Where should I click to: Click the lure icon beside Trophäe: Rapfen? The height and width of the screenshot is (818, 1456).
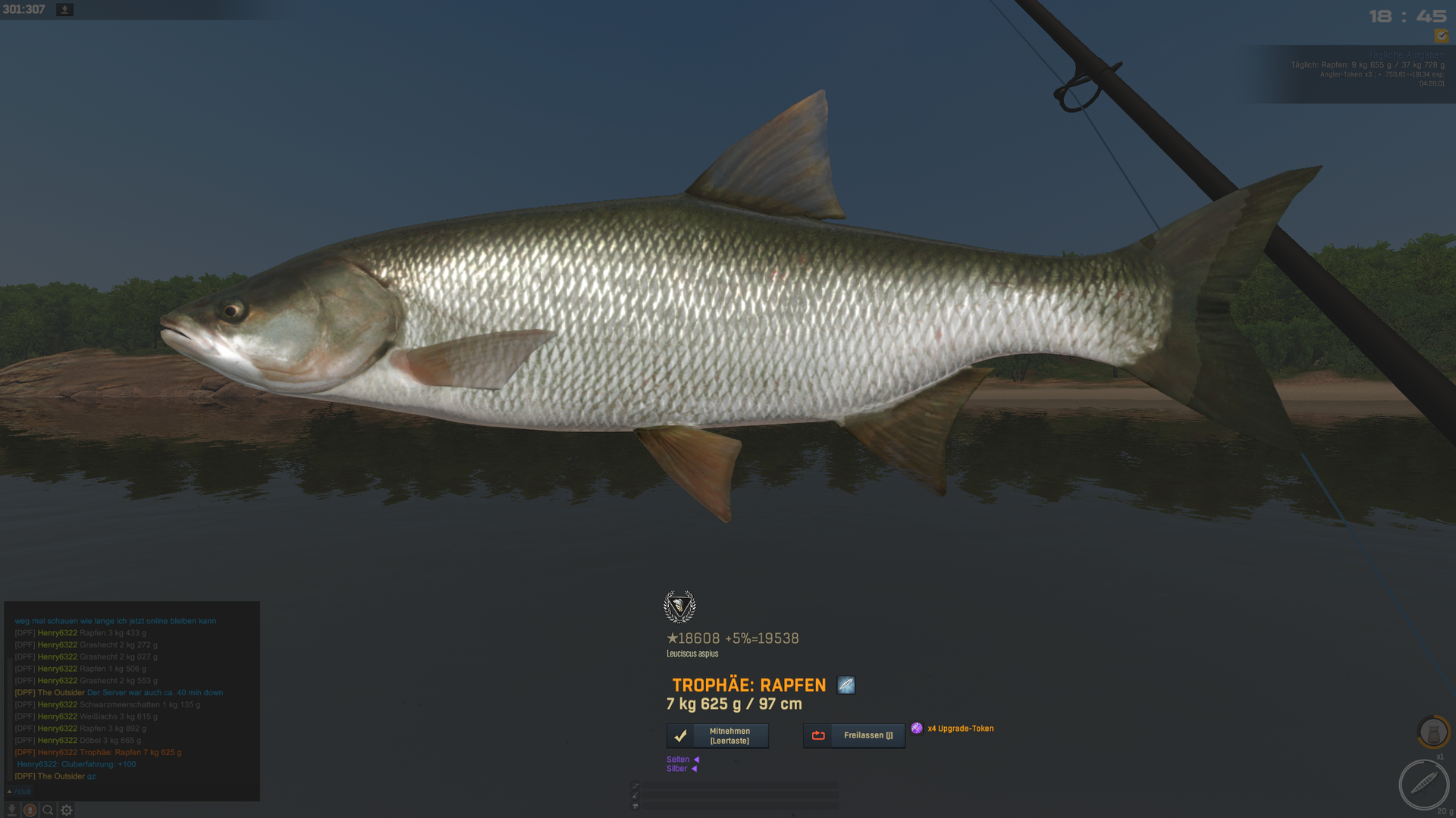click(x=846, y=685)
